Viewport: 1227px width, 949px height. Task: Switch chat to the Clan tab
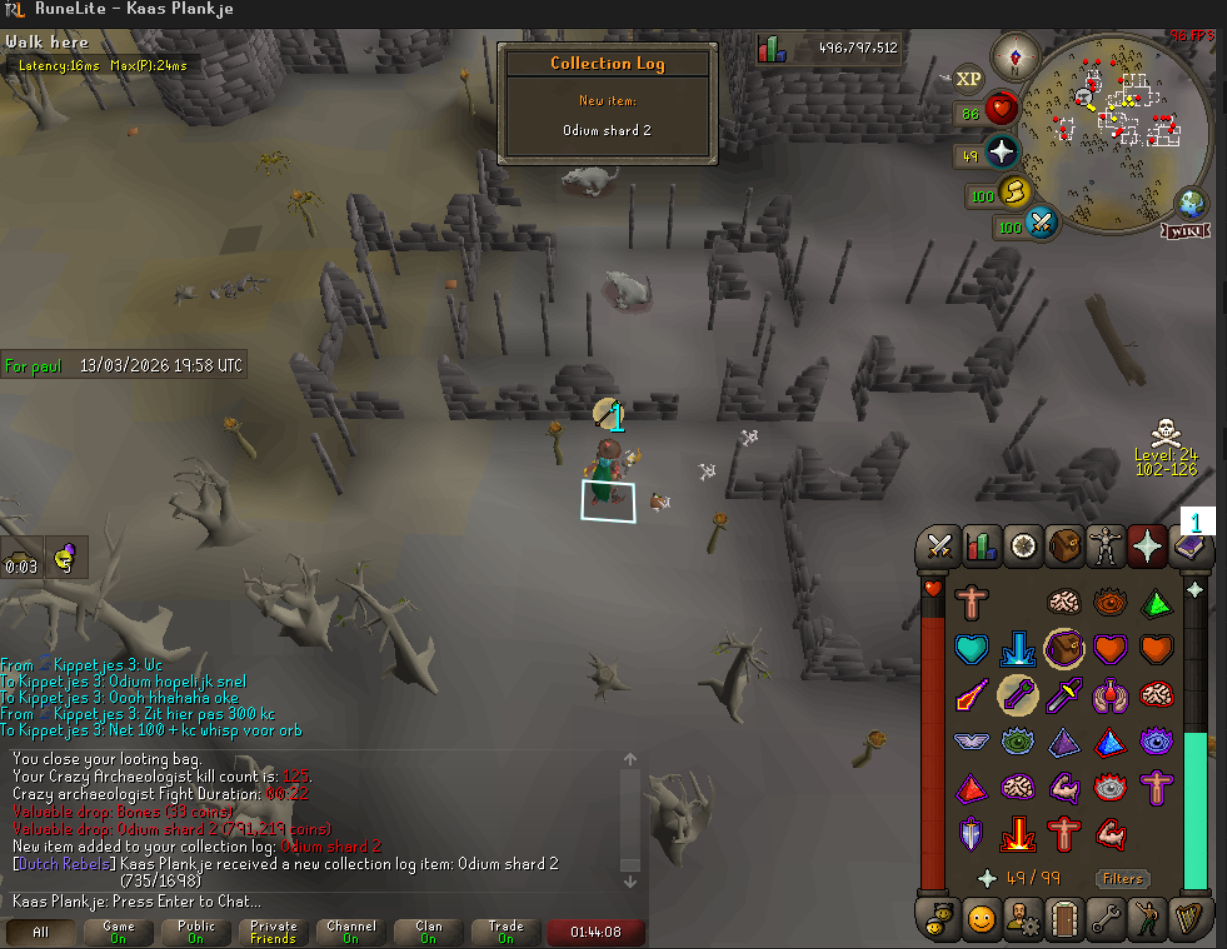(428, 932)
